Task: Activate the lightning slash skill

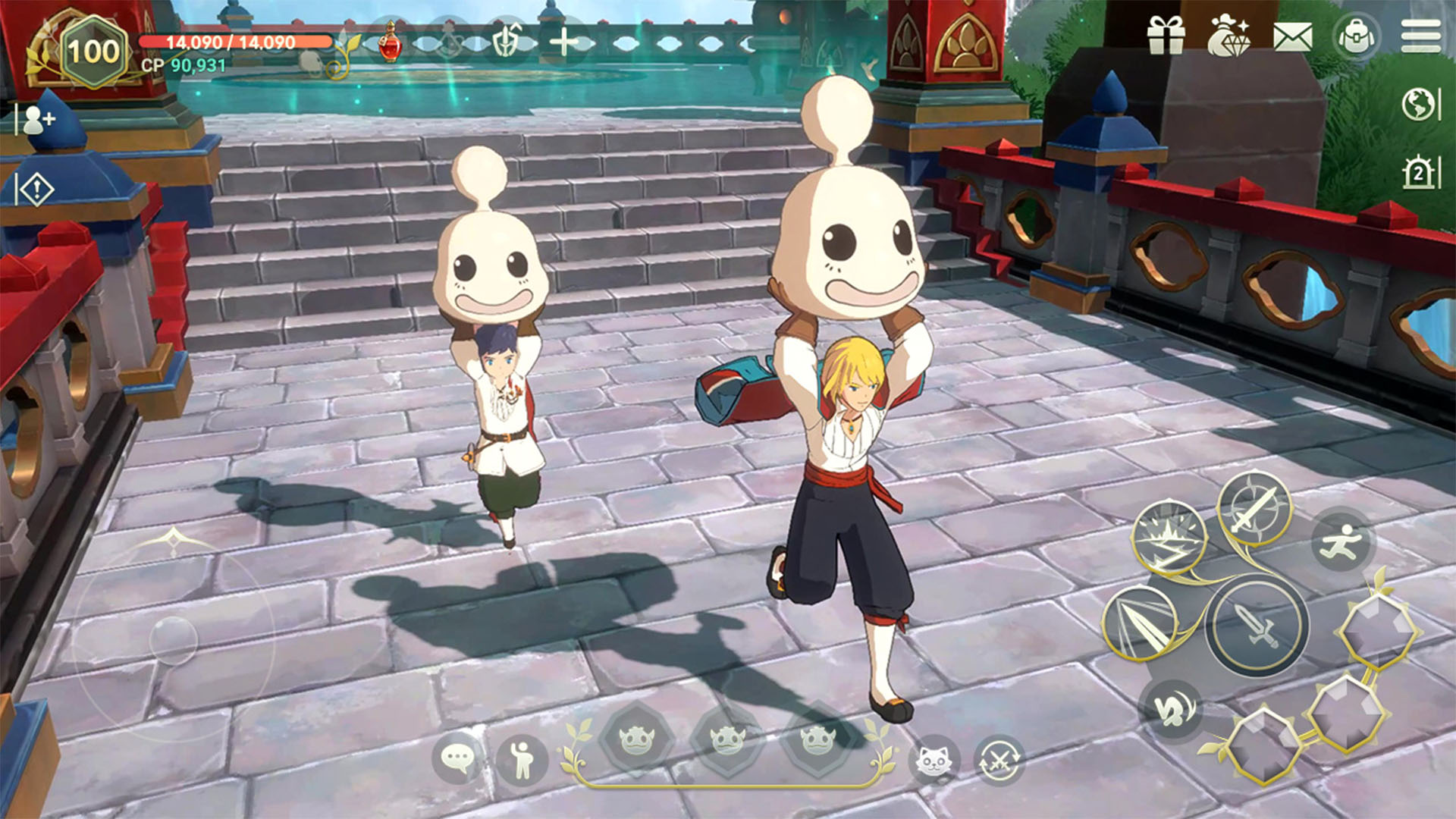Action: click(x=1169, y=537)
